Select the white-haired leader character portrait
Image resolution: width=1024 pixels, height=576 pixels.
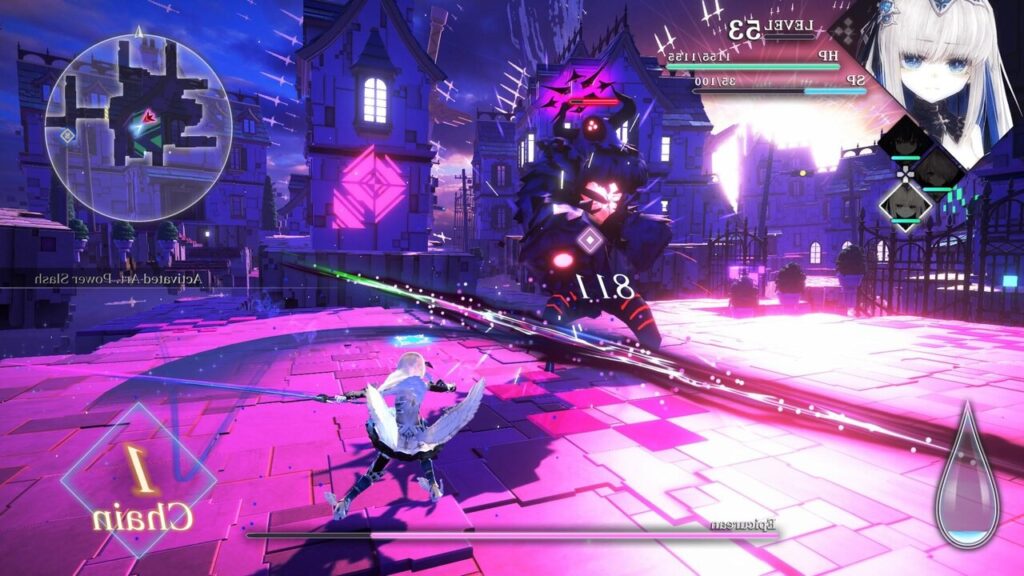coord(935,70)
